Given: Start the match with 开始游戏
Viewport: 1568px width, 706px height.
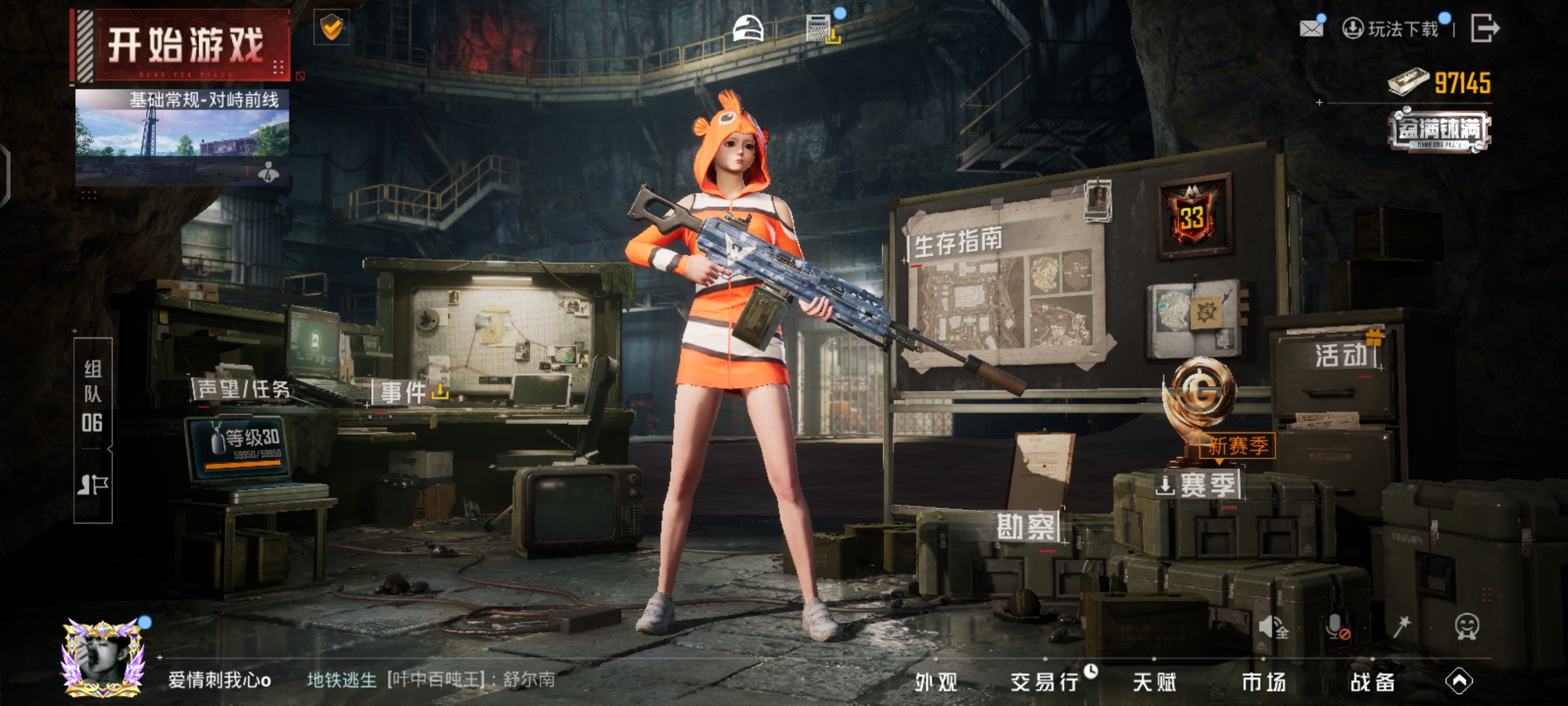Looking at the screenshot, I should click(x=185, y=46).
